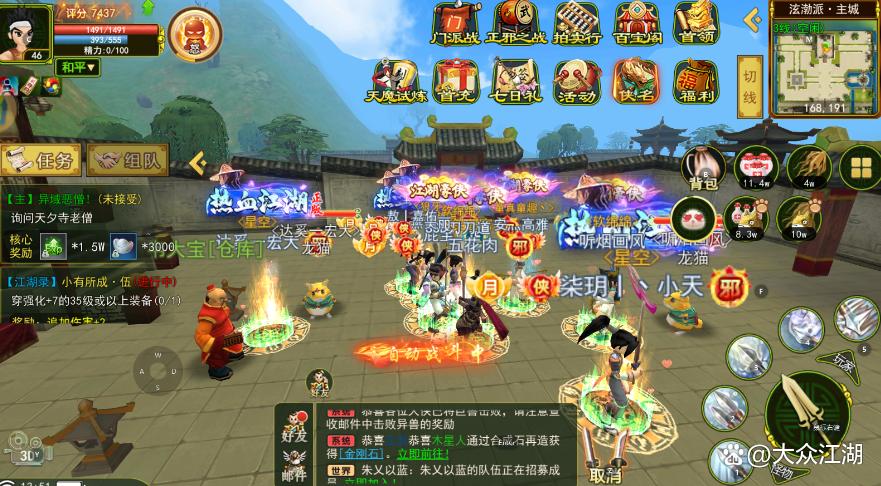
Task: Enter the 天魔试炼 trial
Action: (x=397, y=80)
